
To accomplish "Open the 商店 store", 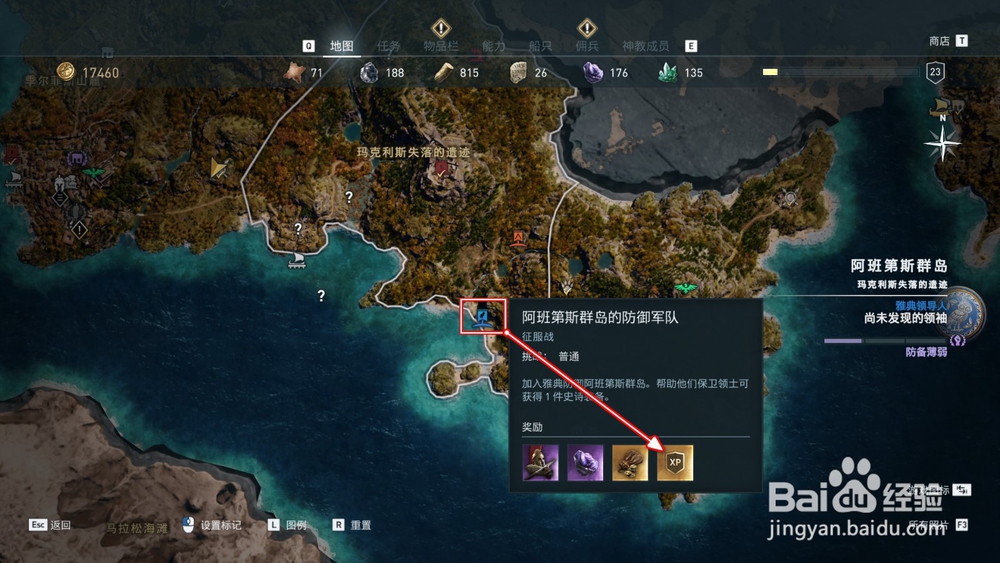I will pyautogui.click(x=939, y=41).
